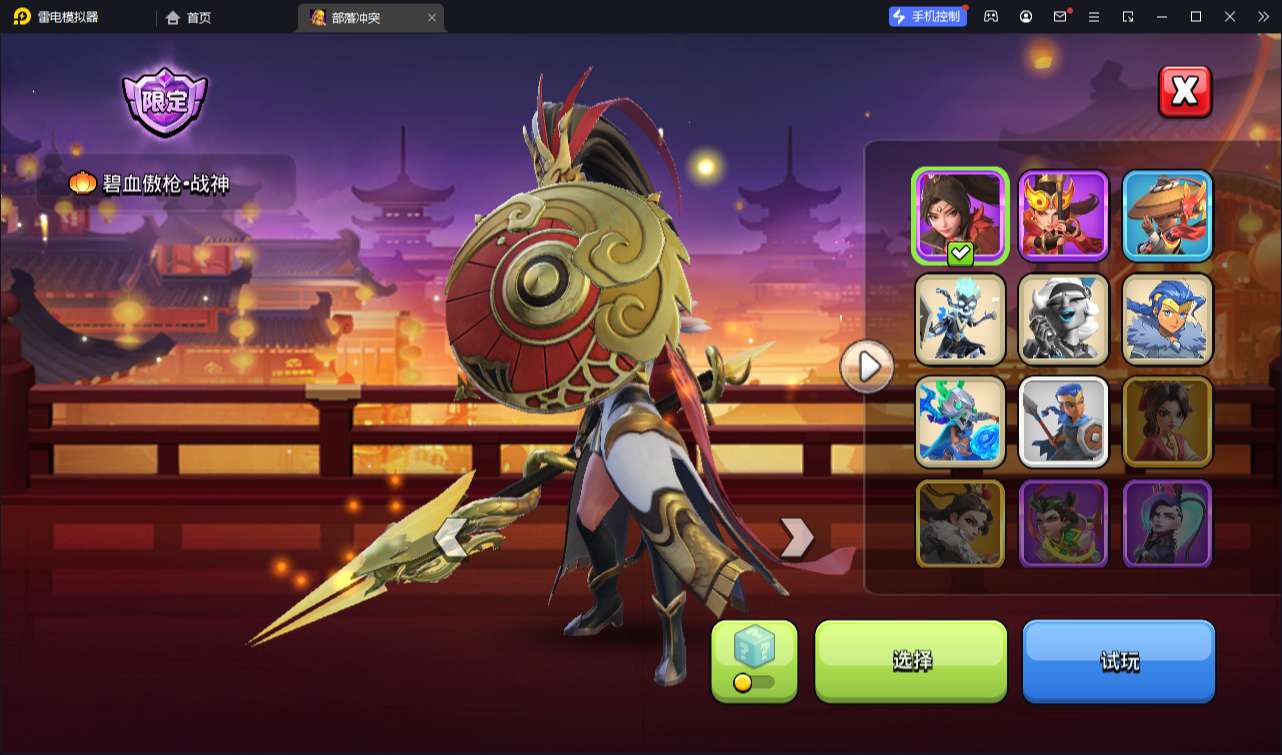Select the blue-haired fur-collar skin
Image resolution: width=1282 pixels, height=755 pixels.
[1167, 319]
